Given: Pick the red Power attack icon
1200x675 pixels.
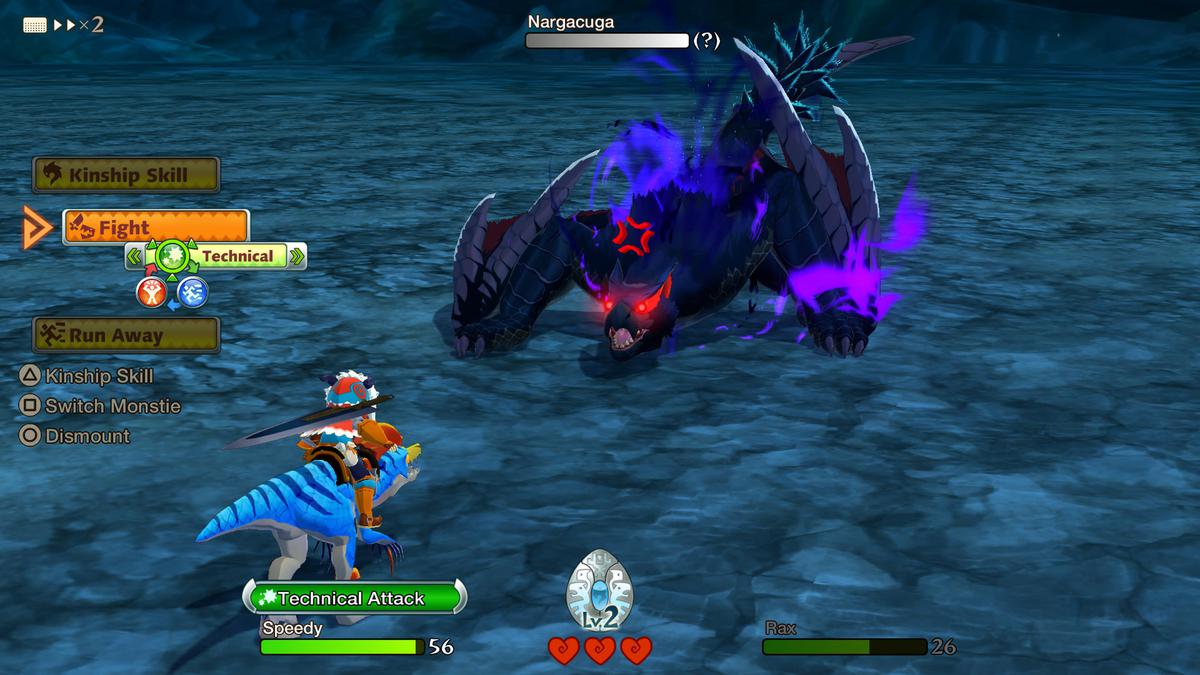Looking at the screenshot, I should pyautogui.click(x=151, y=292).
